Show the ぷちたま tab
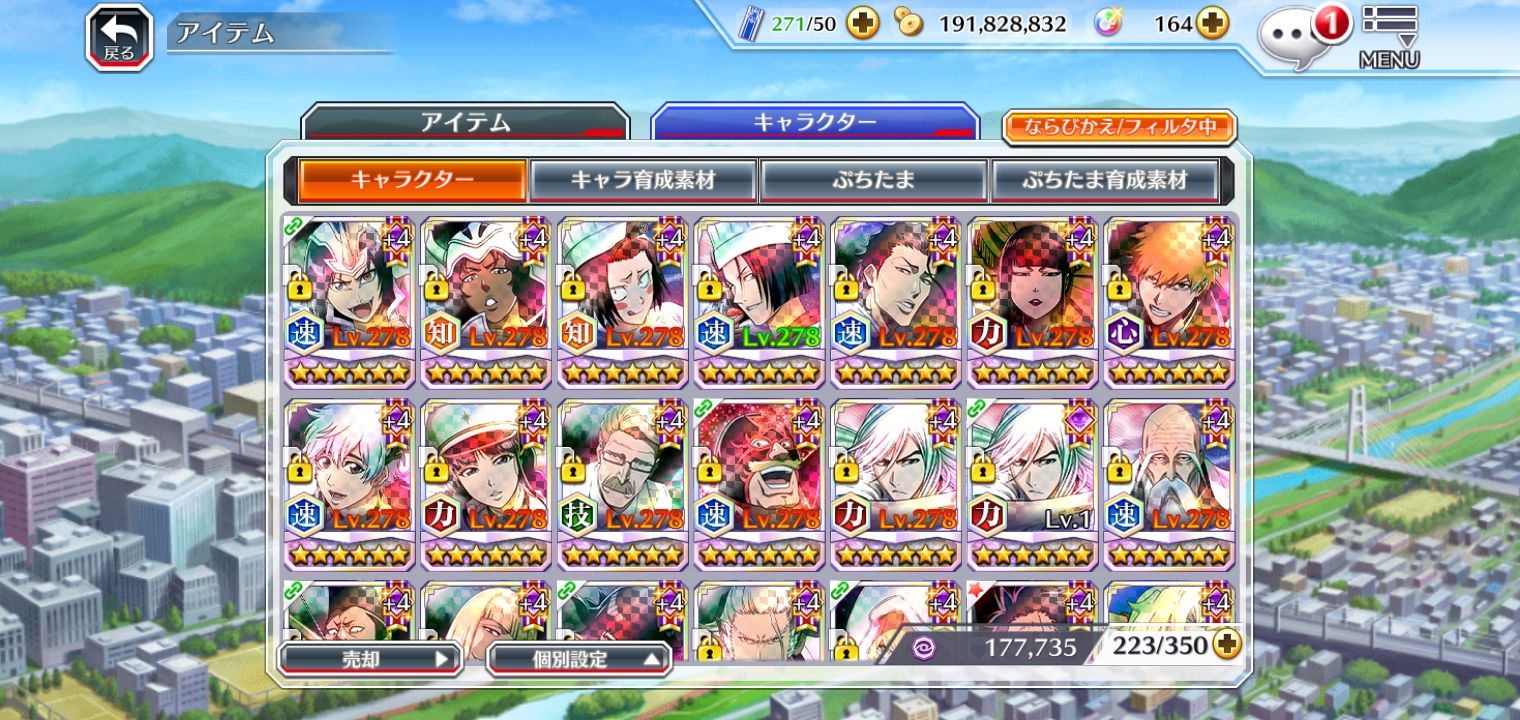Image resolution: width=1520 pixels, height=720 pixels. (x=873, y=181)
